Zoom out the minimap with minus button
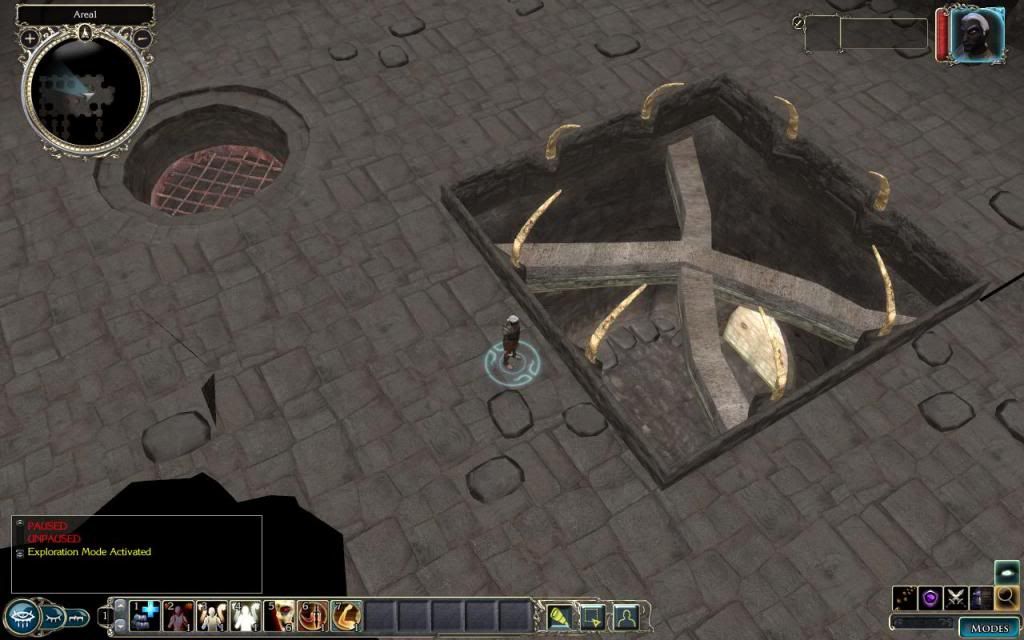 click(x=142, y=38)
